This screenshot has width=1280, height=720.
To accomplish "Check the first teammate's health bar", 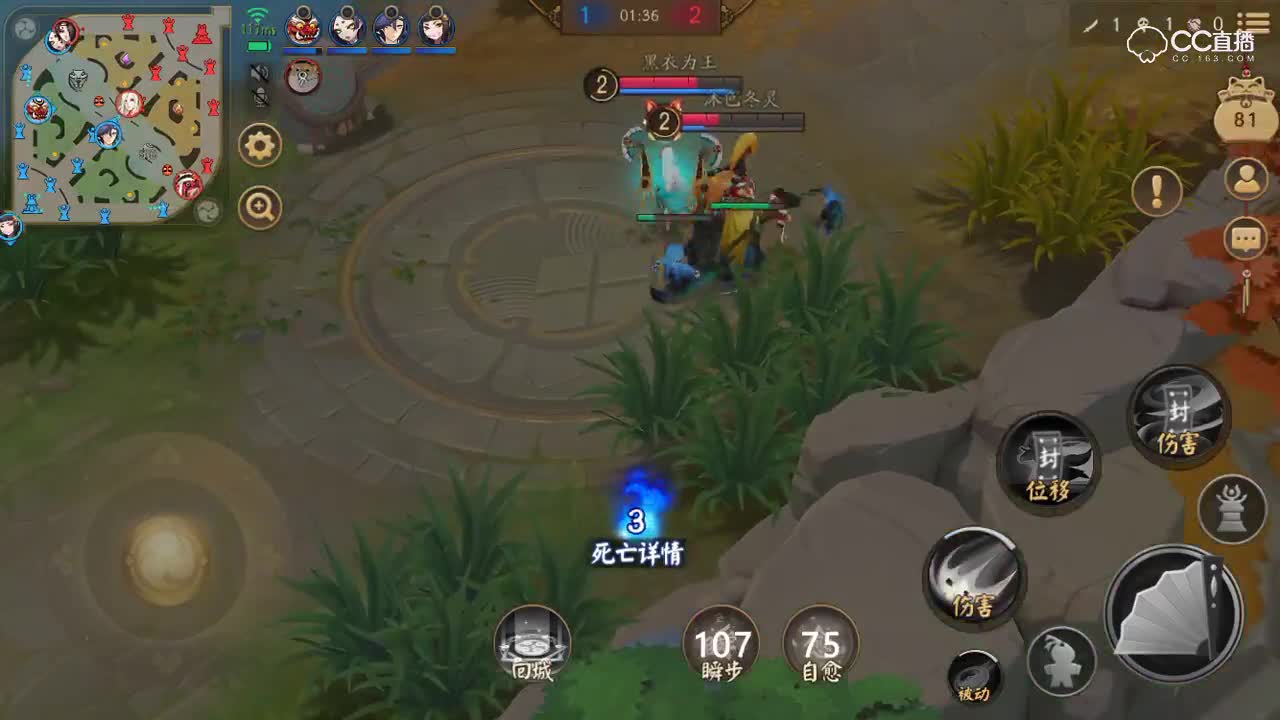I will tap(303, 51).
